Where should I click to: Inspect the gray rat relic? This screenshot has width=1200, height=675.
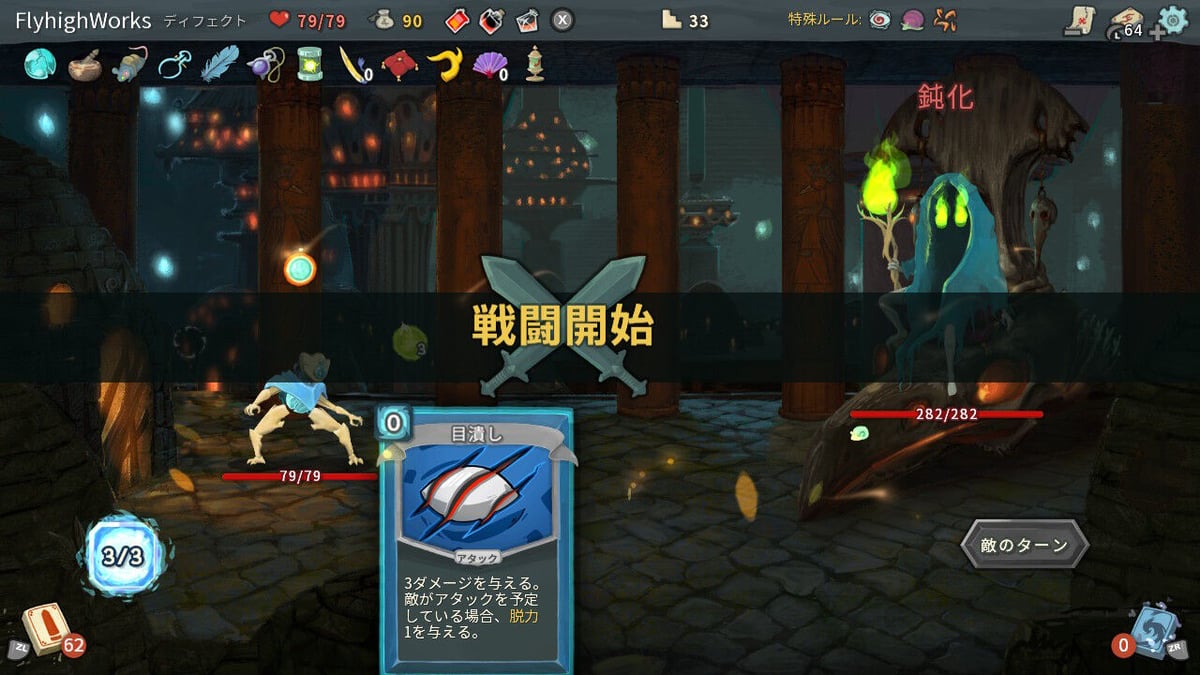pos(130,65)
